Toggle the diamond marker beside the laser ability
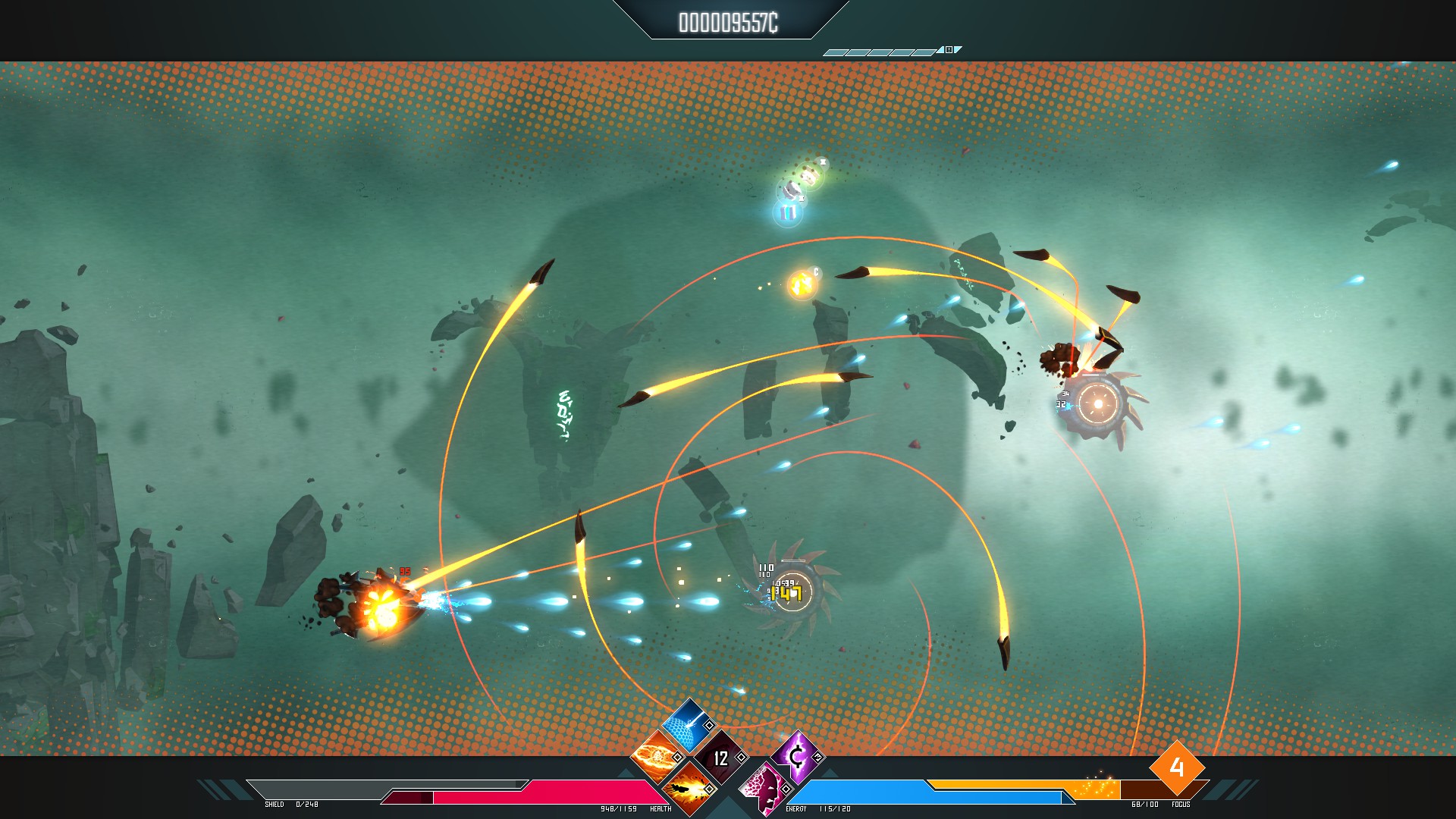The width and height of the screenshot is (1456, 819). click(709, 725)
